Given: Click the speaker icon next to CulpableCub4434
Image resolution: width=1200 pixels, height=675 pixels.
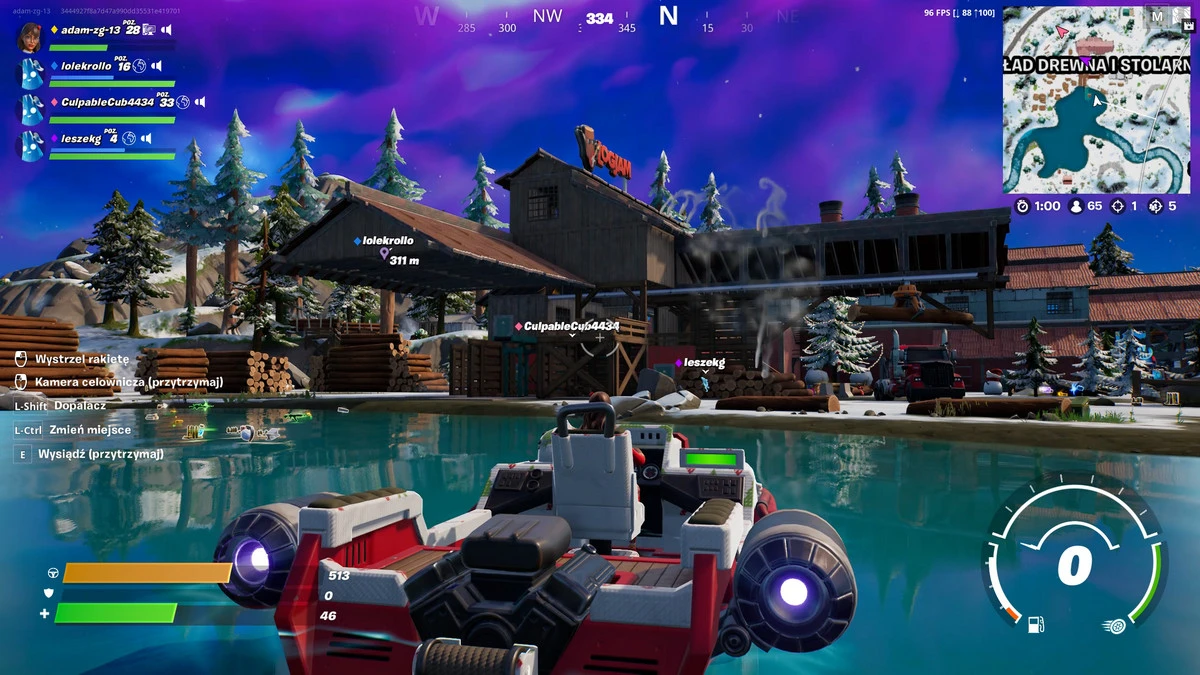Looking at the screenshot, I should pyautogui.click(x=199, y=102).
